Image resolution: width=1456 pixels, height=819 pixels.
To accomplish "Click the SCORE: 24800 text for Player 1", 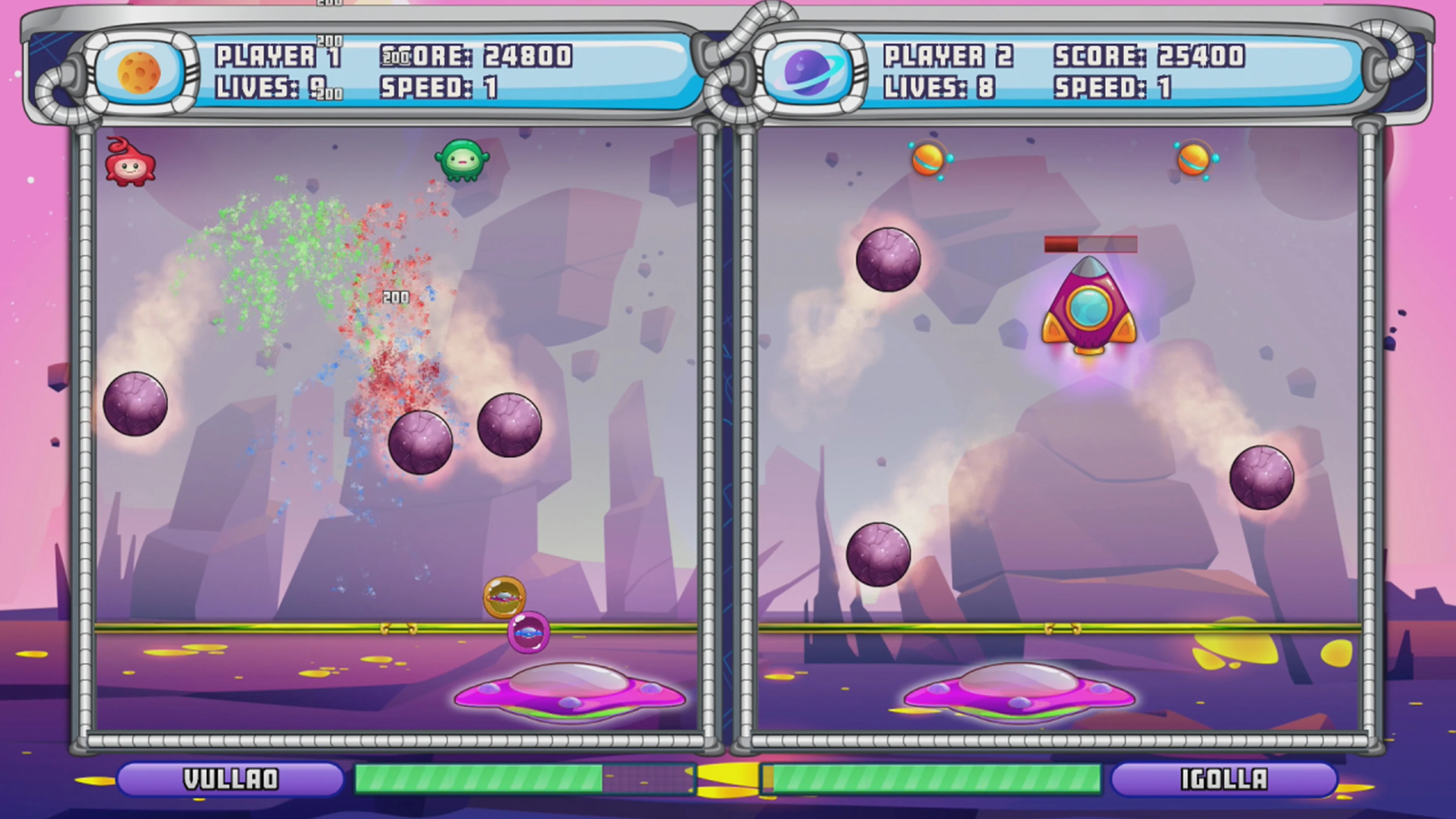I will (475, 55).
